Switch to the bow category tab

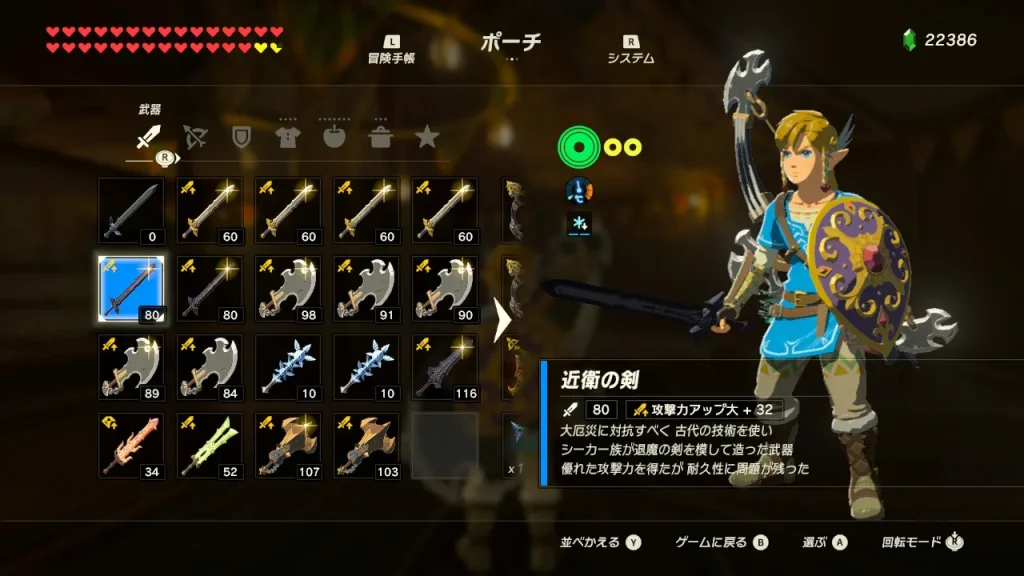[x=196, y=137]
